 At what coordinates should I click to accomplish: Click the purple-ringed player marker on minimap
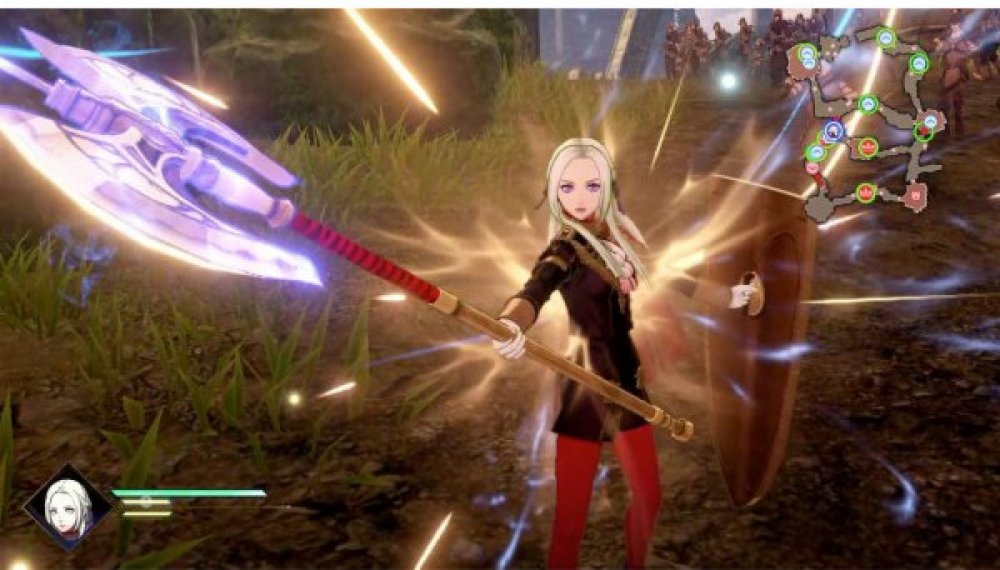(x=833, y=130)
